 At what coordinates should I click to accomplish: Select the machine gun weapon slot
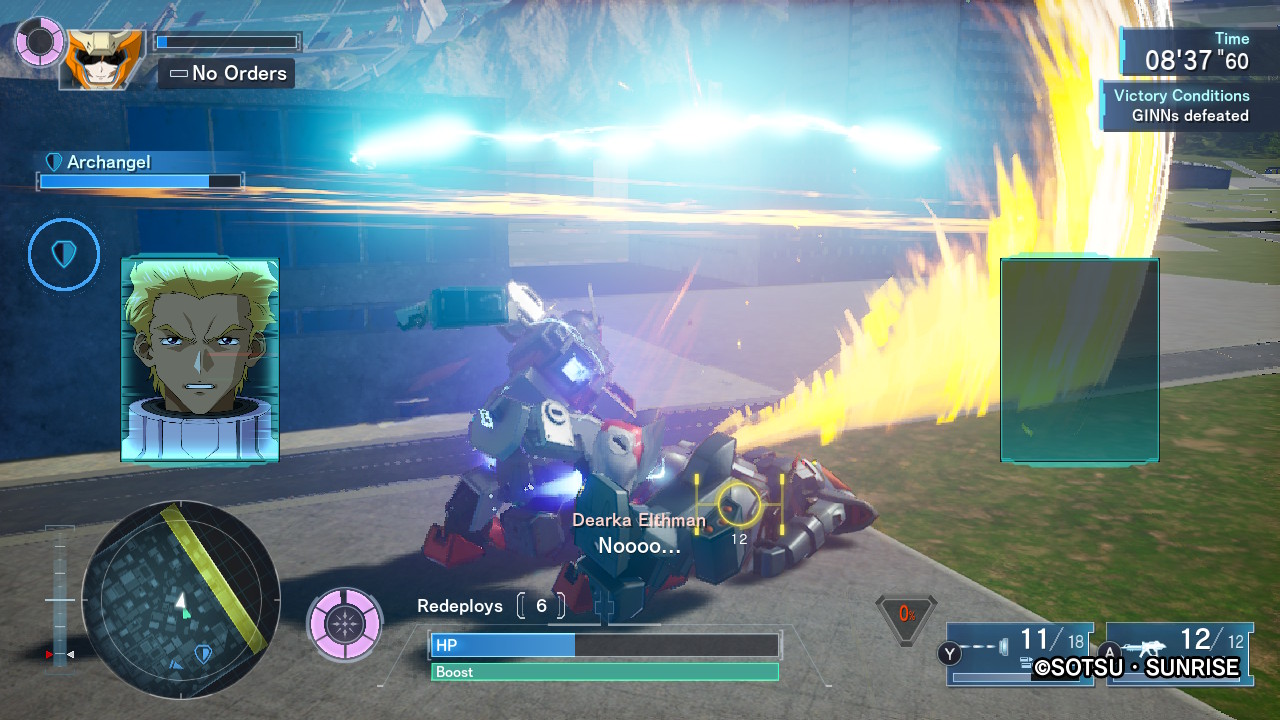(1178, 651)
